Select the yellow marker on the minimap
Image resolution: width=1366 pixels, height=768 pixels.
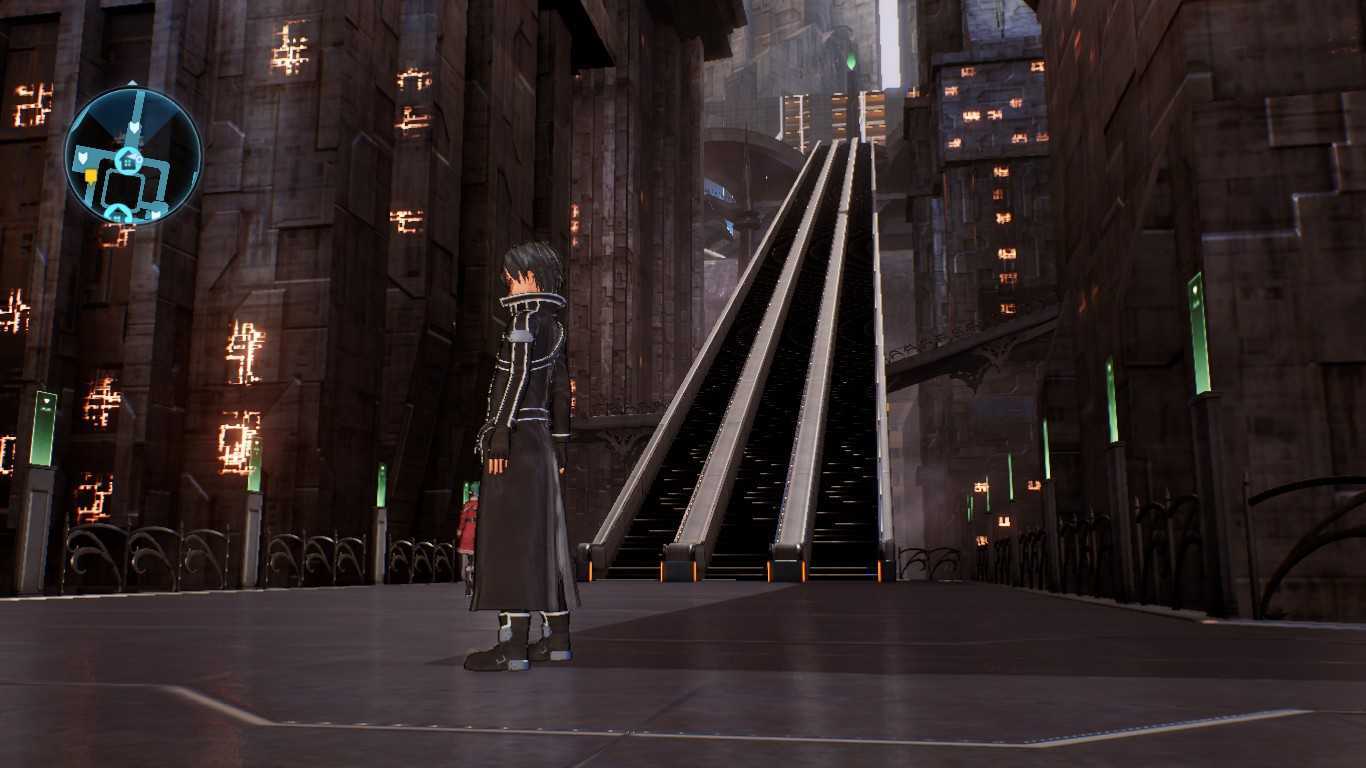coord(91,176)
